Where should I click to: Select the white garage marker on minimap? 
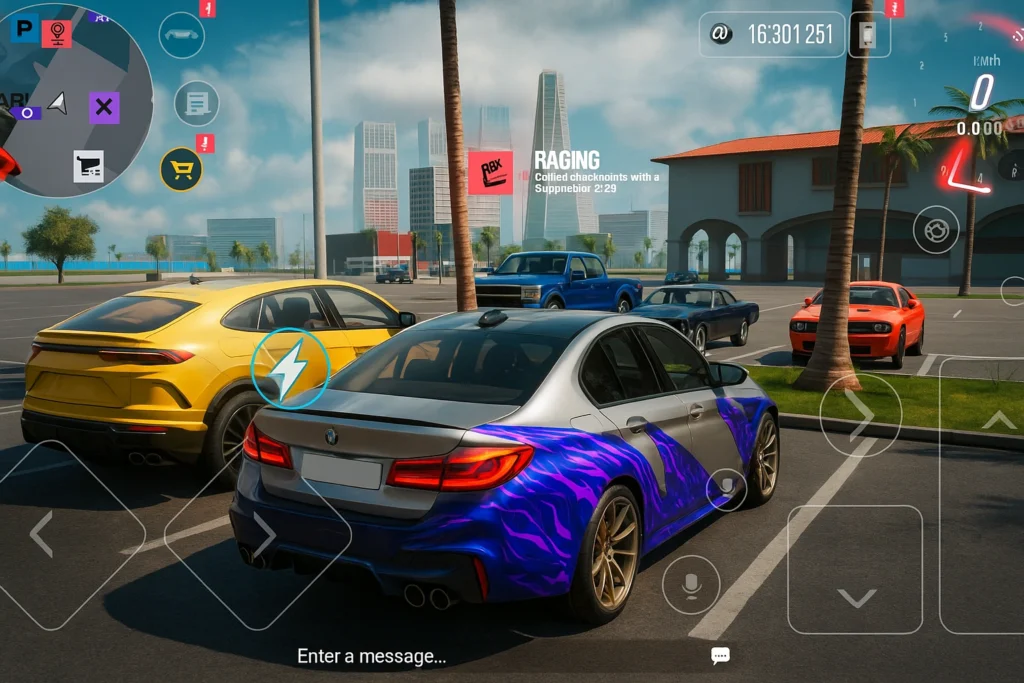click(88, 165)
